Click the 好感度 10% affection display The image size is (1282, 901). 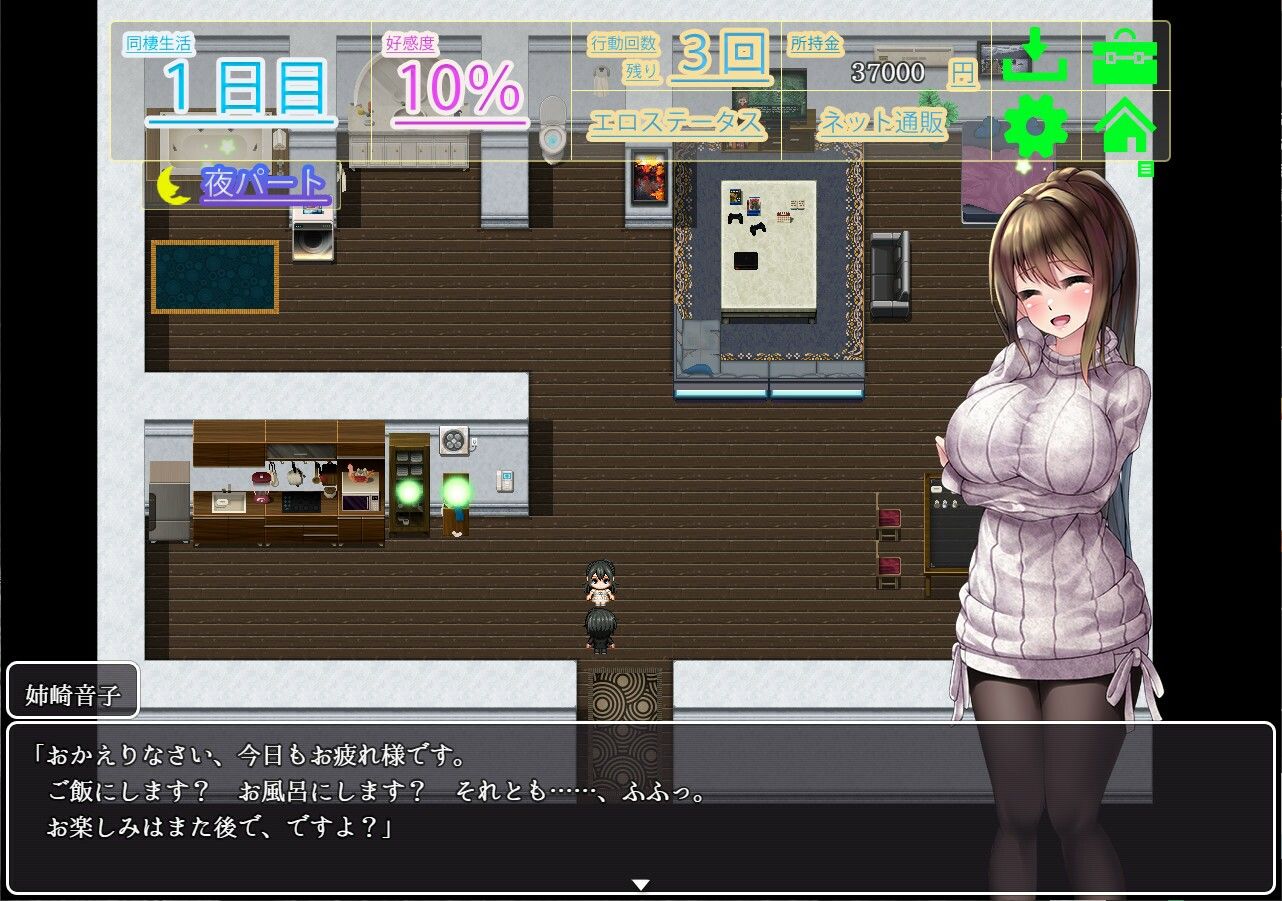click(x=455, y=73)
